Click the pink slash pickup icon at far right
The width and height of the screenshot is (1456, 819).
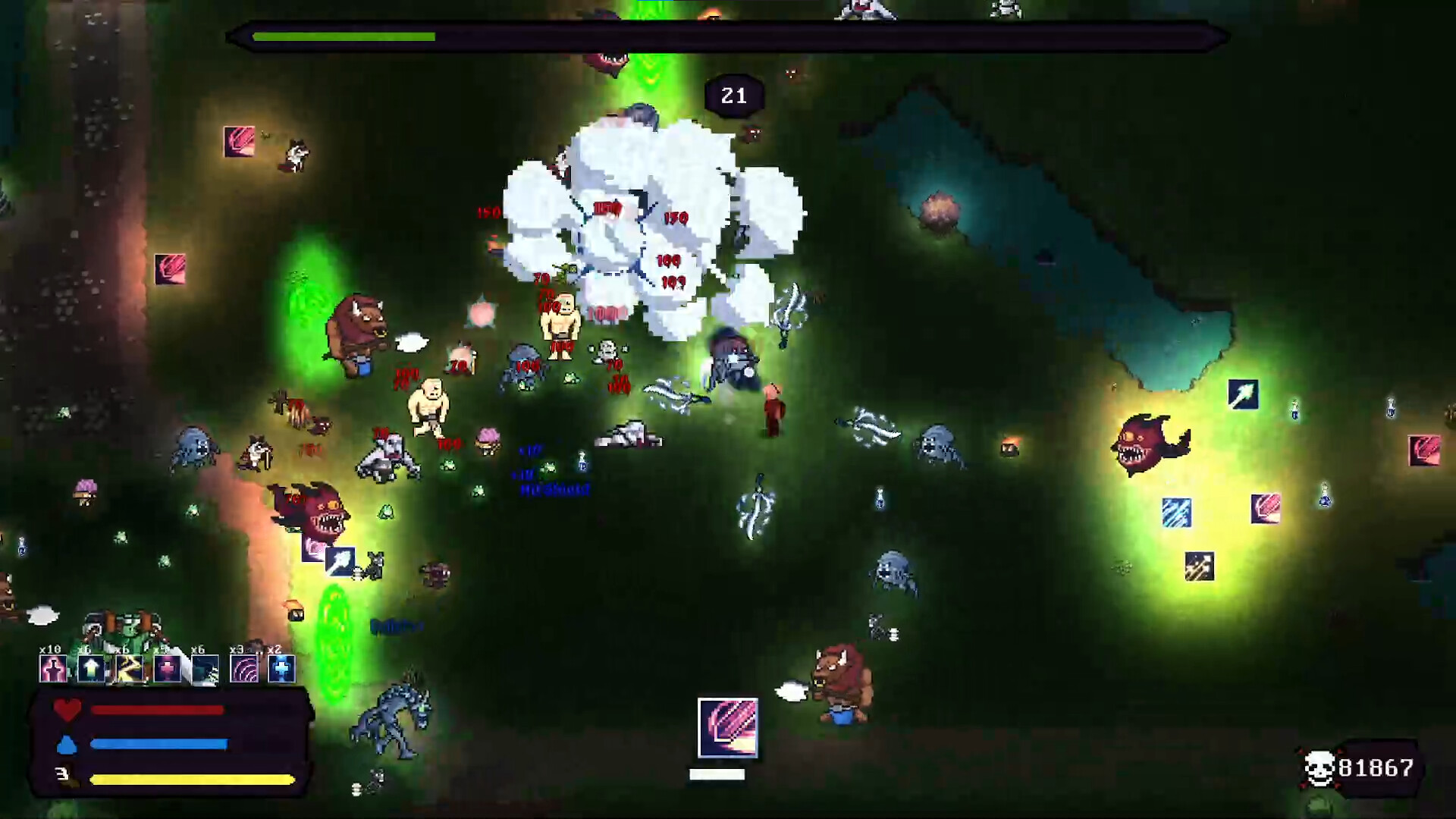1424,450
